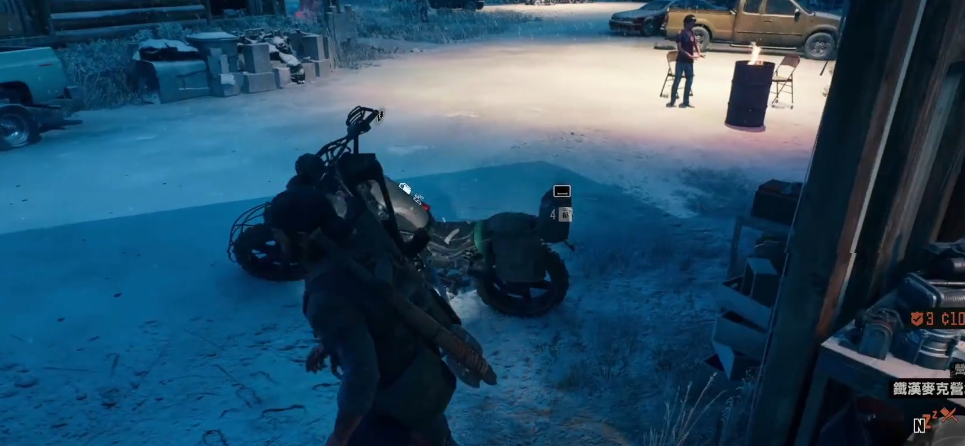Select the fuel can icon on the bike tank
The width and height of the screenshot is (965, 446).
[405, 187]
